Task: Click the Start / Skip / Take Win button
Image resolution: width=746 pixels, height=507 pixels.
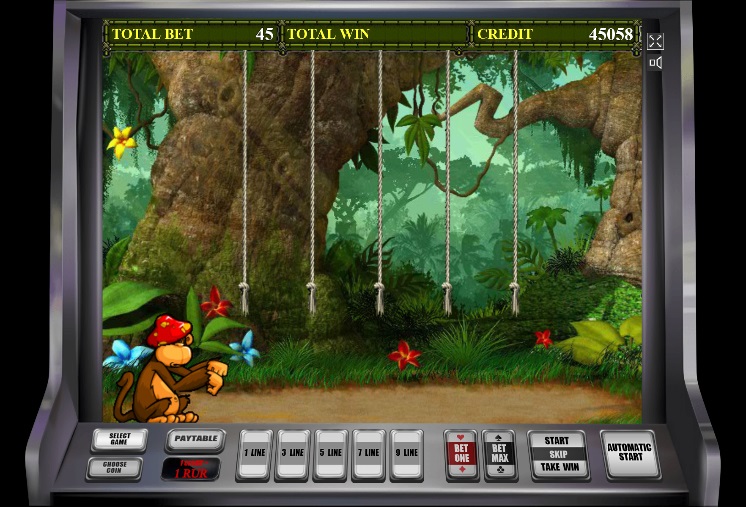Action: [557, 454]
